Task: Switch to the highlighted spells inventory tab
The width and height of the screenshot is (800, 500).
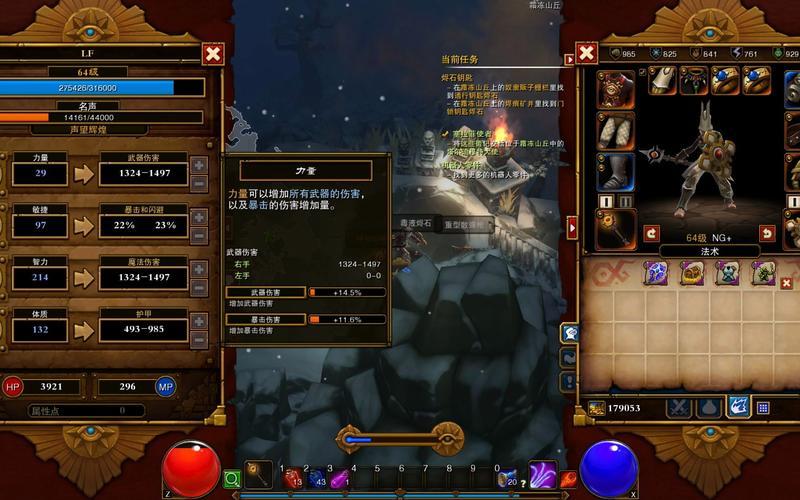Action: point(738,407)
